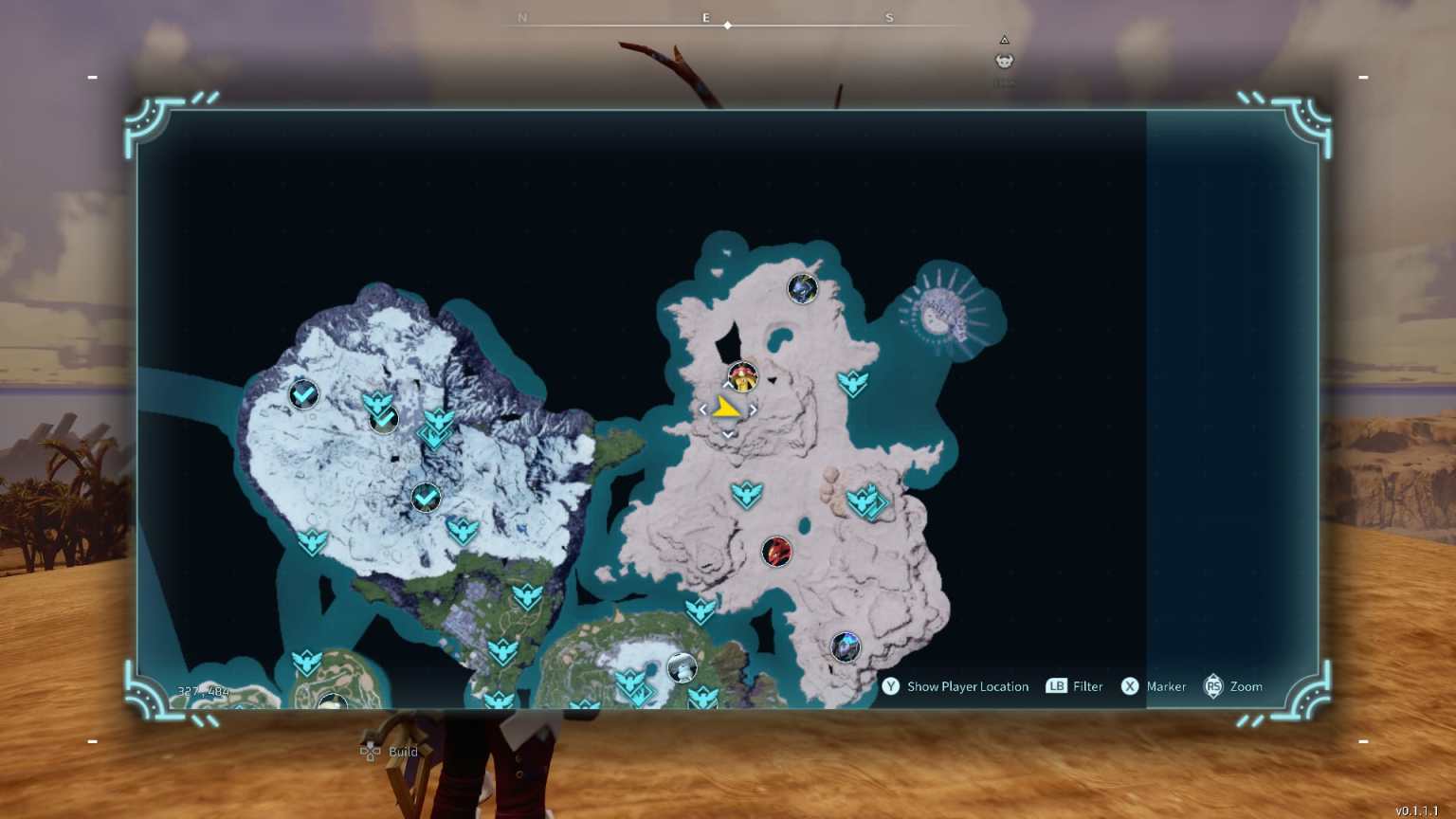
Task: Expand map view with the right chevron beside player
Action: (752, 409)
